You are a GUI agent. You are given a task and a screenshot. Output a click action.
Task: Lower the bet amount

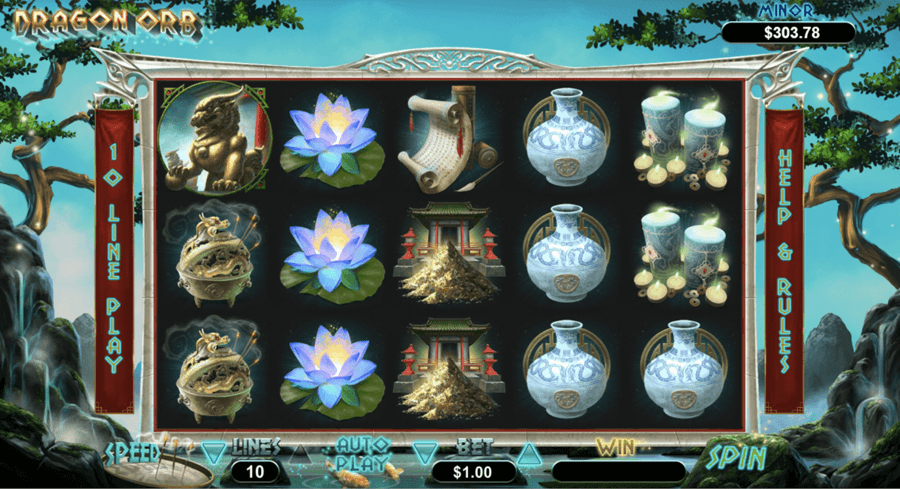[425, 452]
